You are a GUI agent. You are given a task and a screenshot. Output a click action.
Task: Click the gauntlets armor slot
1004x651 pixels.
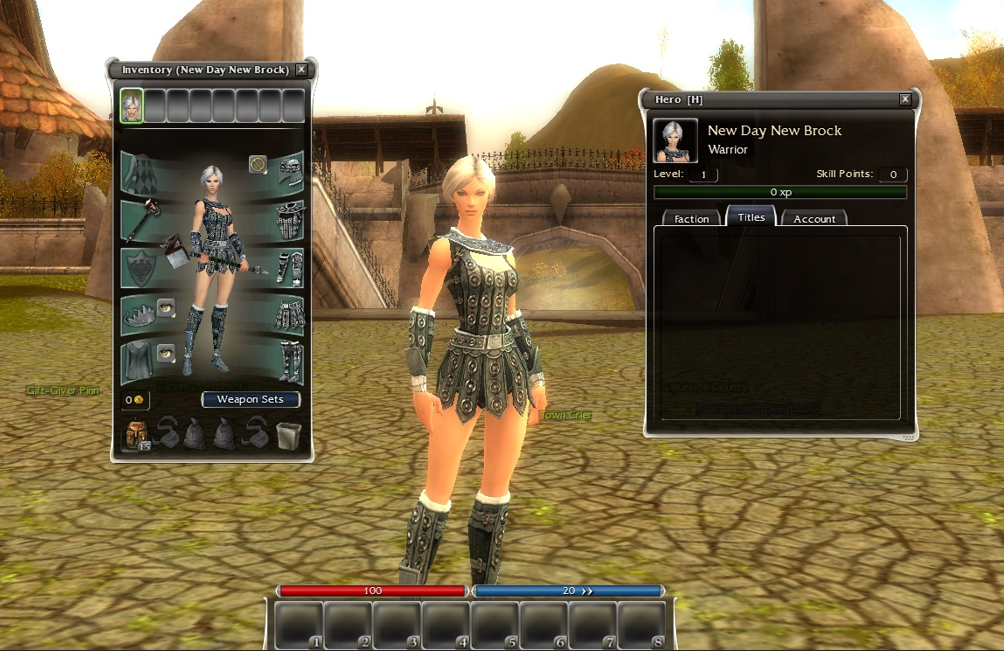pyautogui.click(x=289, y=268)
